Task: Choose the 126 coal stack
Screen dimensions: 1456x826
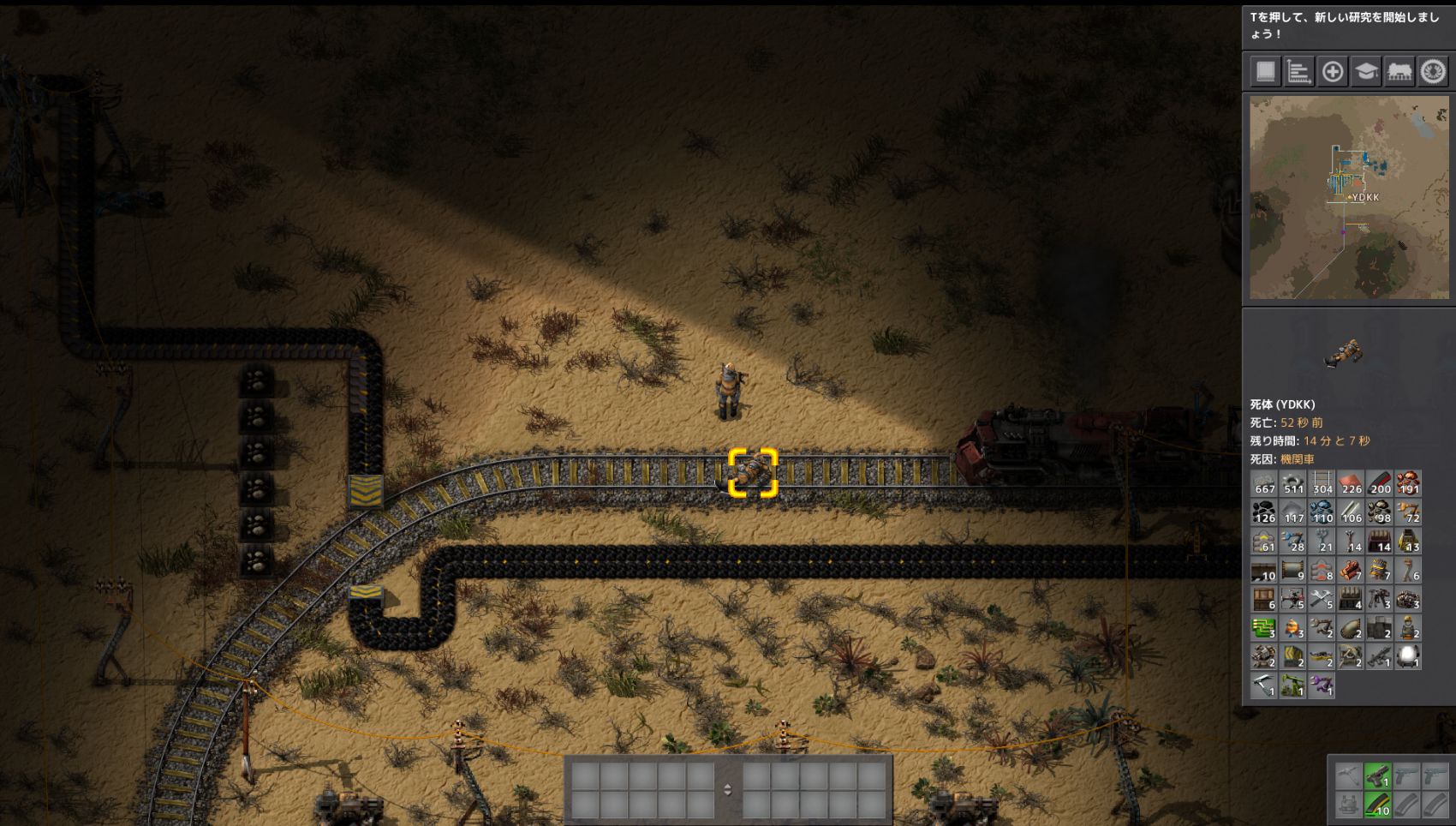Action: pyautogui.click(x=1264, y=512)
